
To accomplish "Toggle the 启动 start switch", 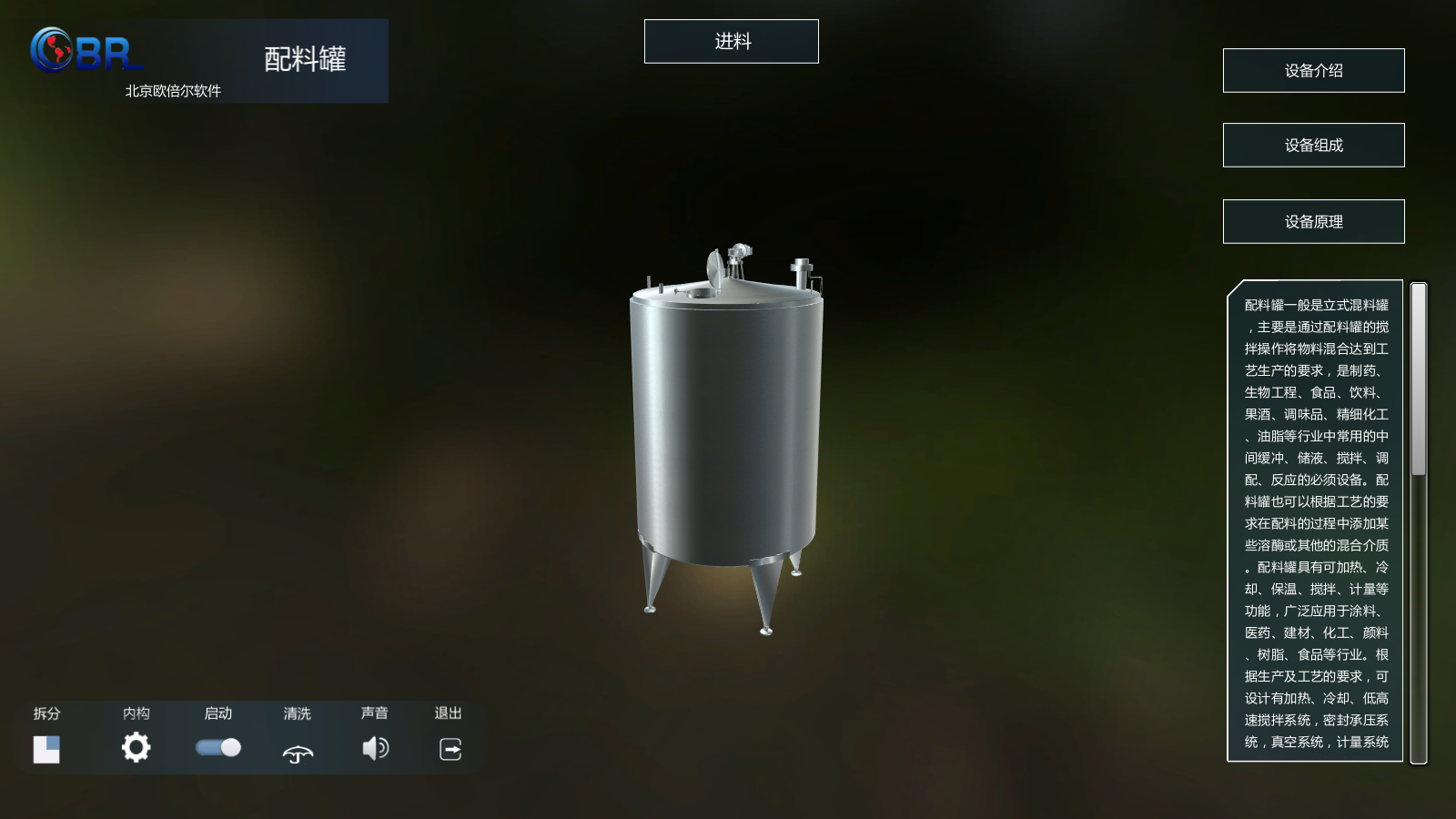I will pos(218,748).
